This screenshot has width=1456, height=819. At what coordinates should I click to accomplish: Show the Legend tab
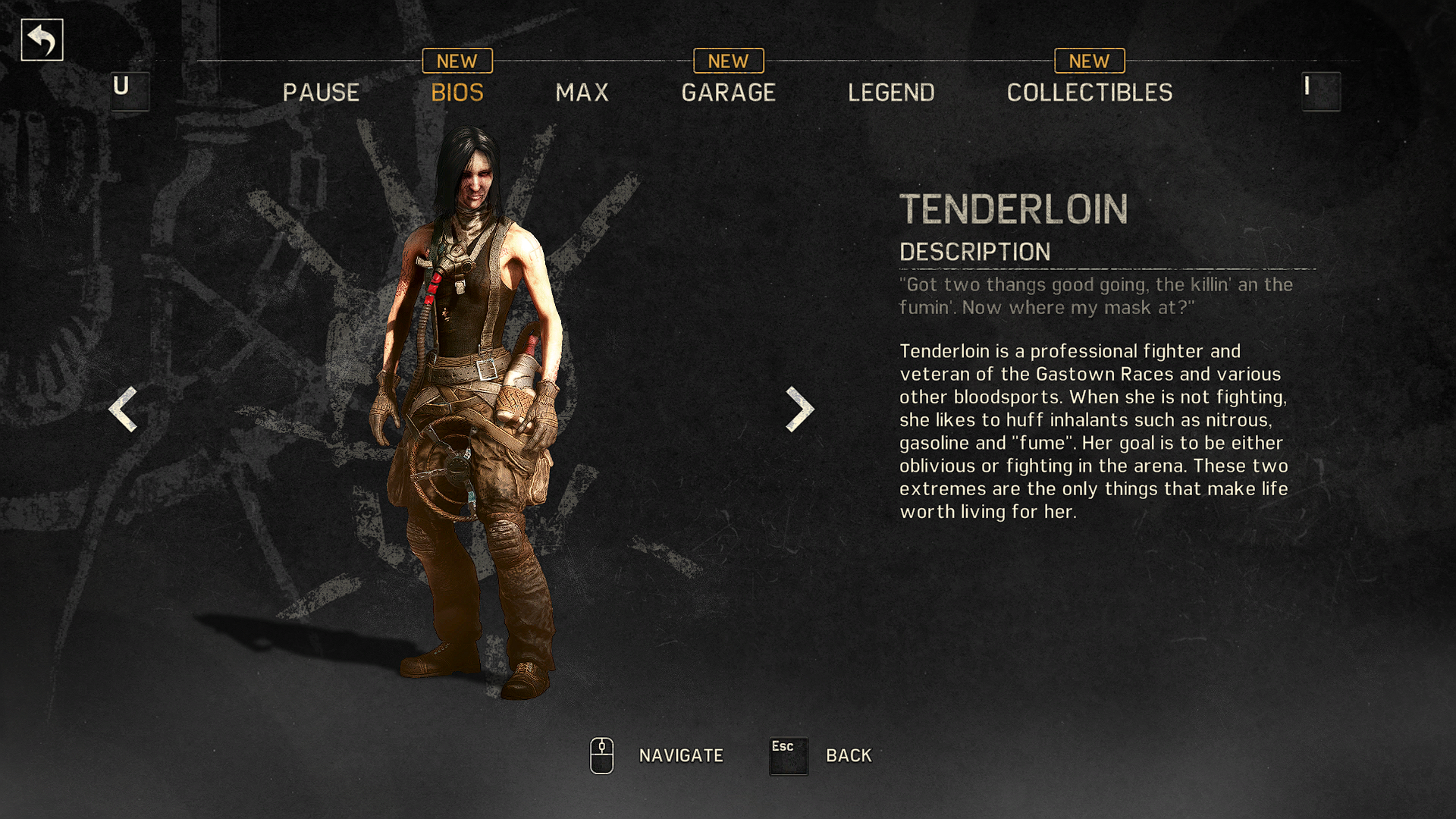[891, 93]
